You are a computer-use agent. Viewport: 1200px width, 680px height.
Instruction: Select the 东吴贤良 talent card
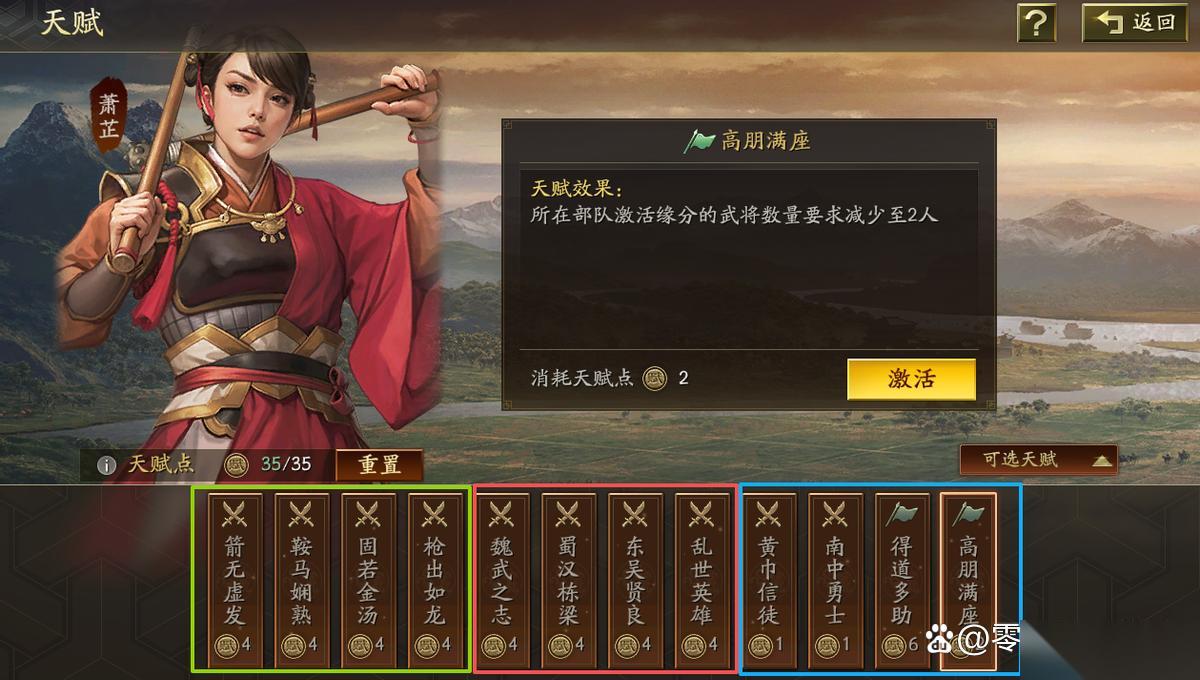tap(635, 580)
